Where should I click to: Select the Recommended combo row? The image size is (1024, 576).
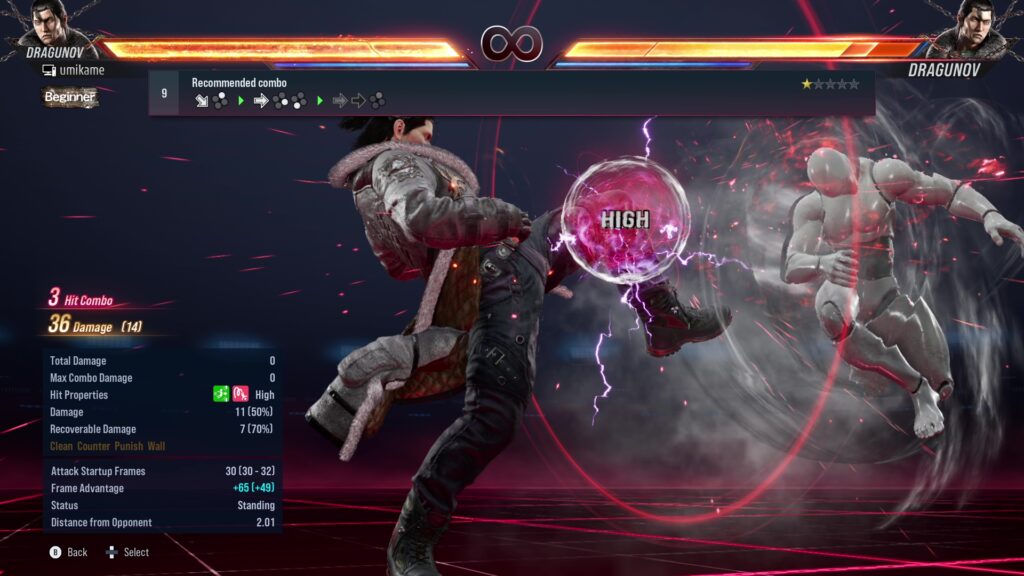pos(511,93)
